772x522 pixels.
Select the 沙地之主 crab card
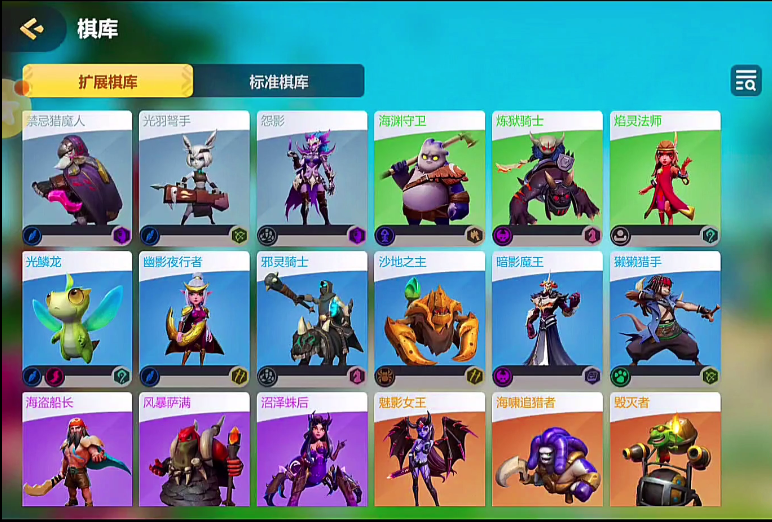point(429,318)
